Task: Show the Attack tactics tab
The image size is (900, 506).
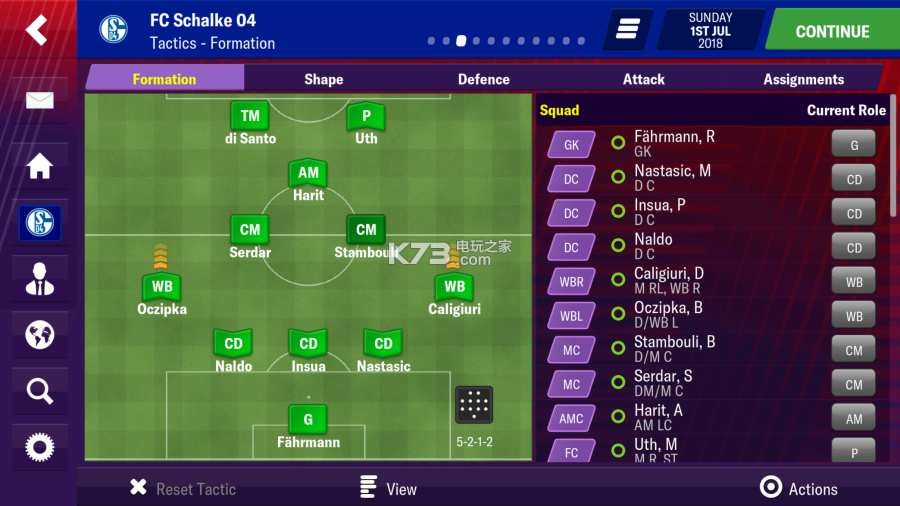Action: 643,79
